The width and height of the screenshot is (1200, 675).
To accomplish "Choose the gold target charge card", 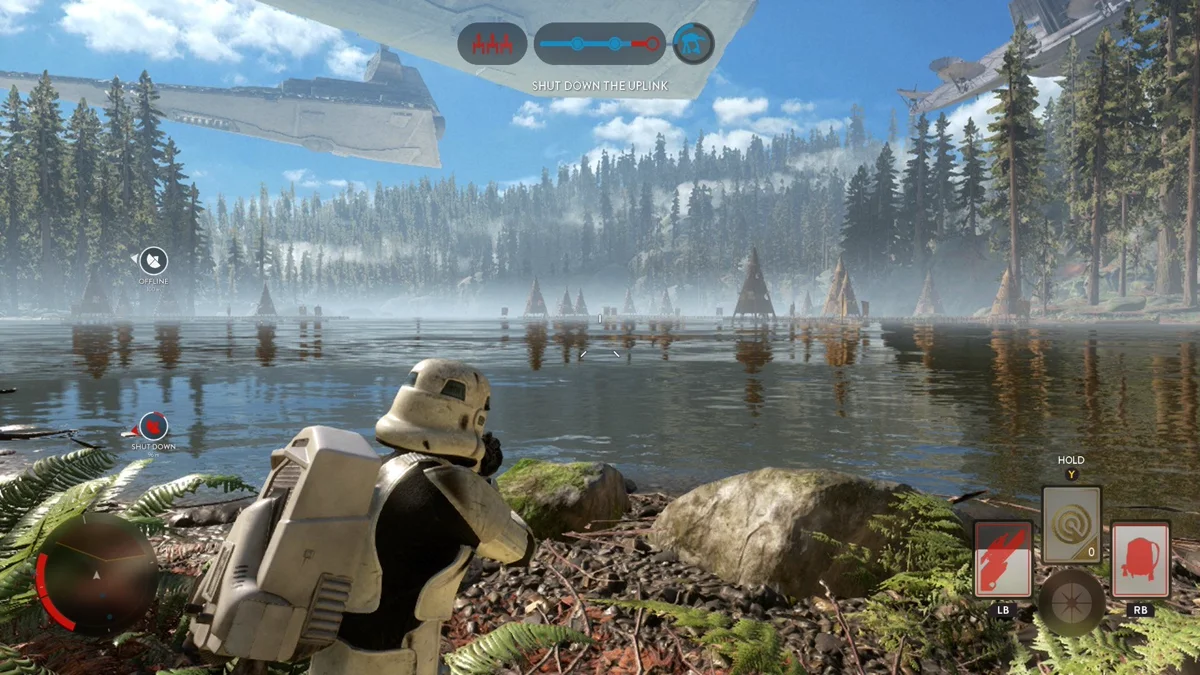I will [x=1071, y=525].
